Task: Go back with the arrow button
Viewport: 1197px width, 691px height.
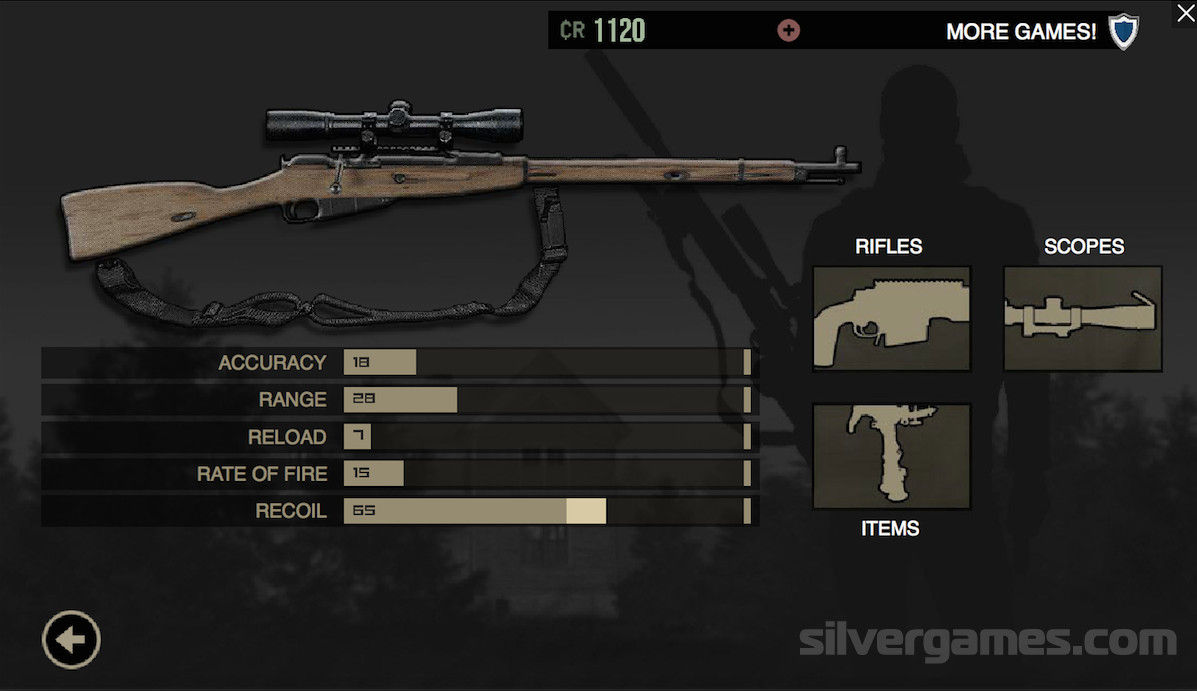Action: [x=71, y=639]
